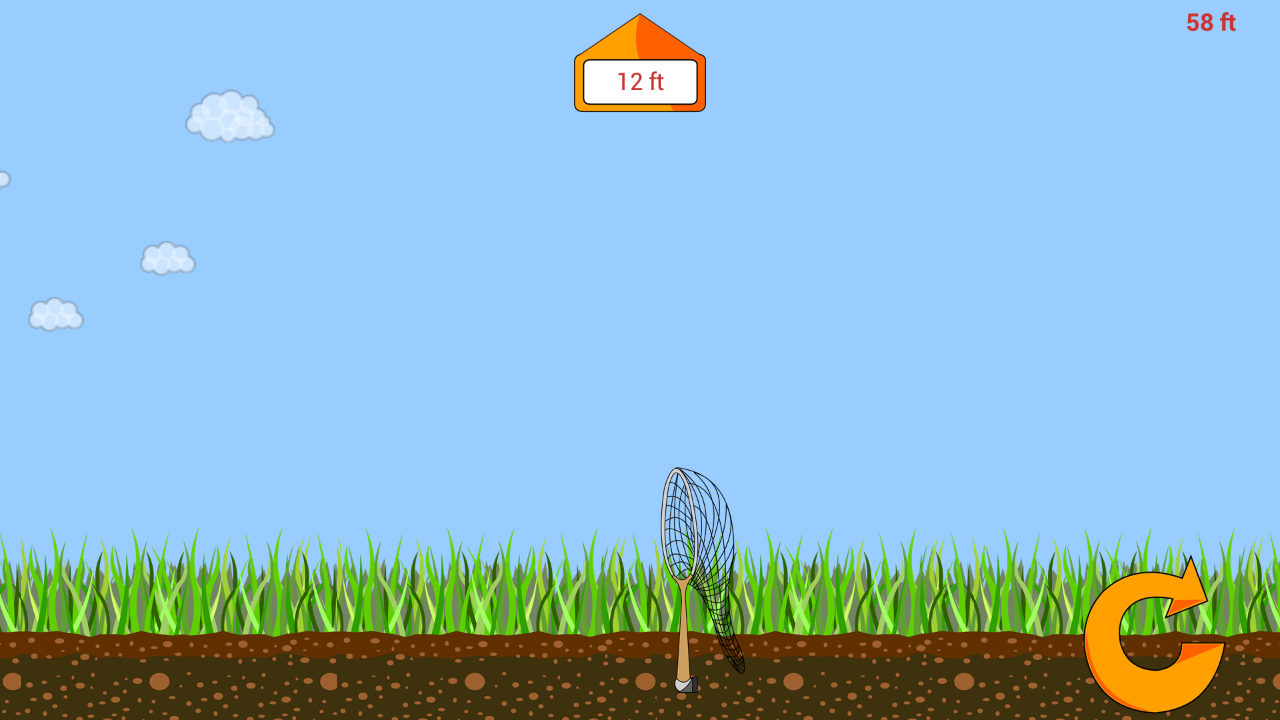Click the white panel on the height sign
Image resolution: width=1280 pixels, height=720 pixels.
click(x=639, y=82)
